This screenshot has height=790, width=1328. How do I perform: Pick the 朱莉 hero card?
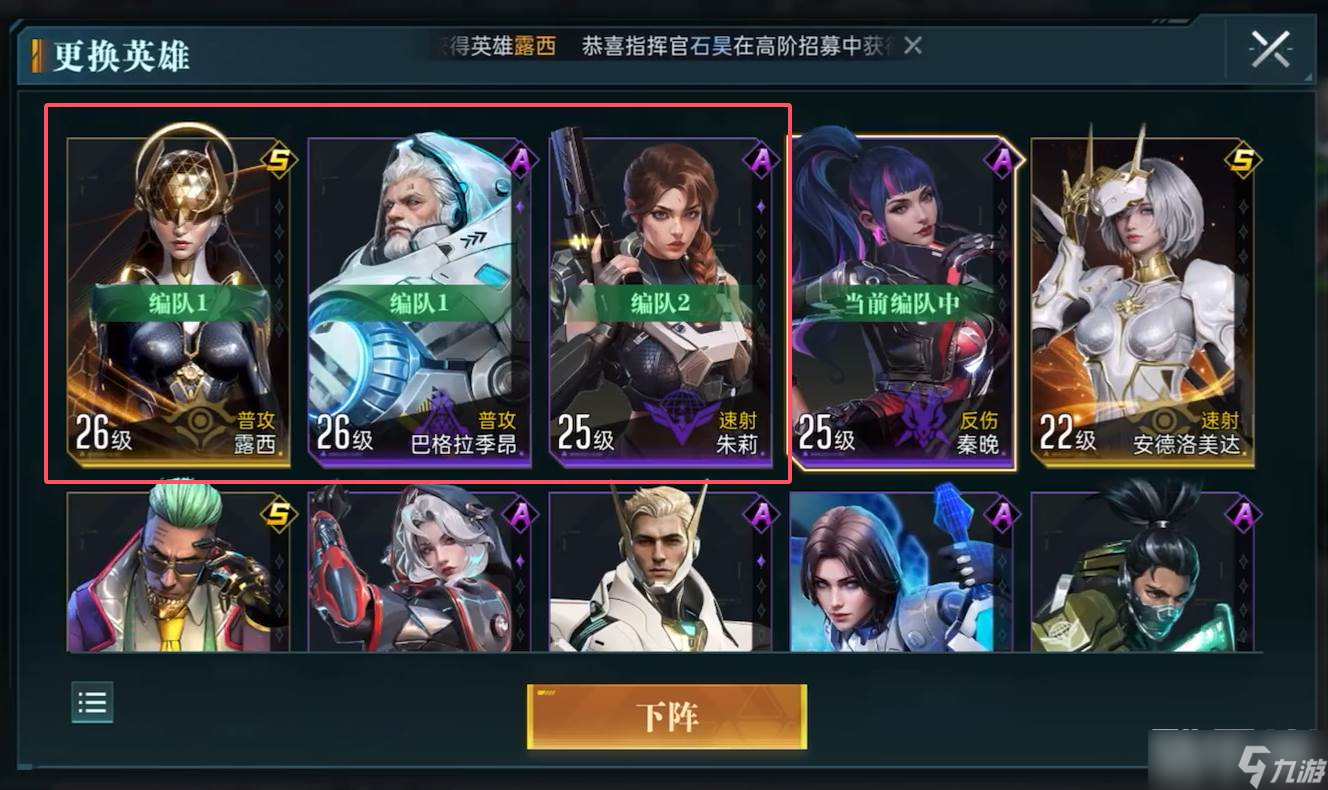(x=660, y=302)
